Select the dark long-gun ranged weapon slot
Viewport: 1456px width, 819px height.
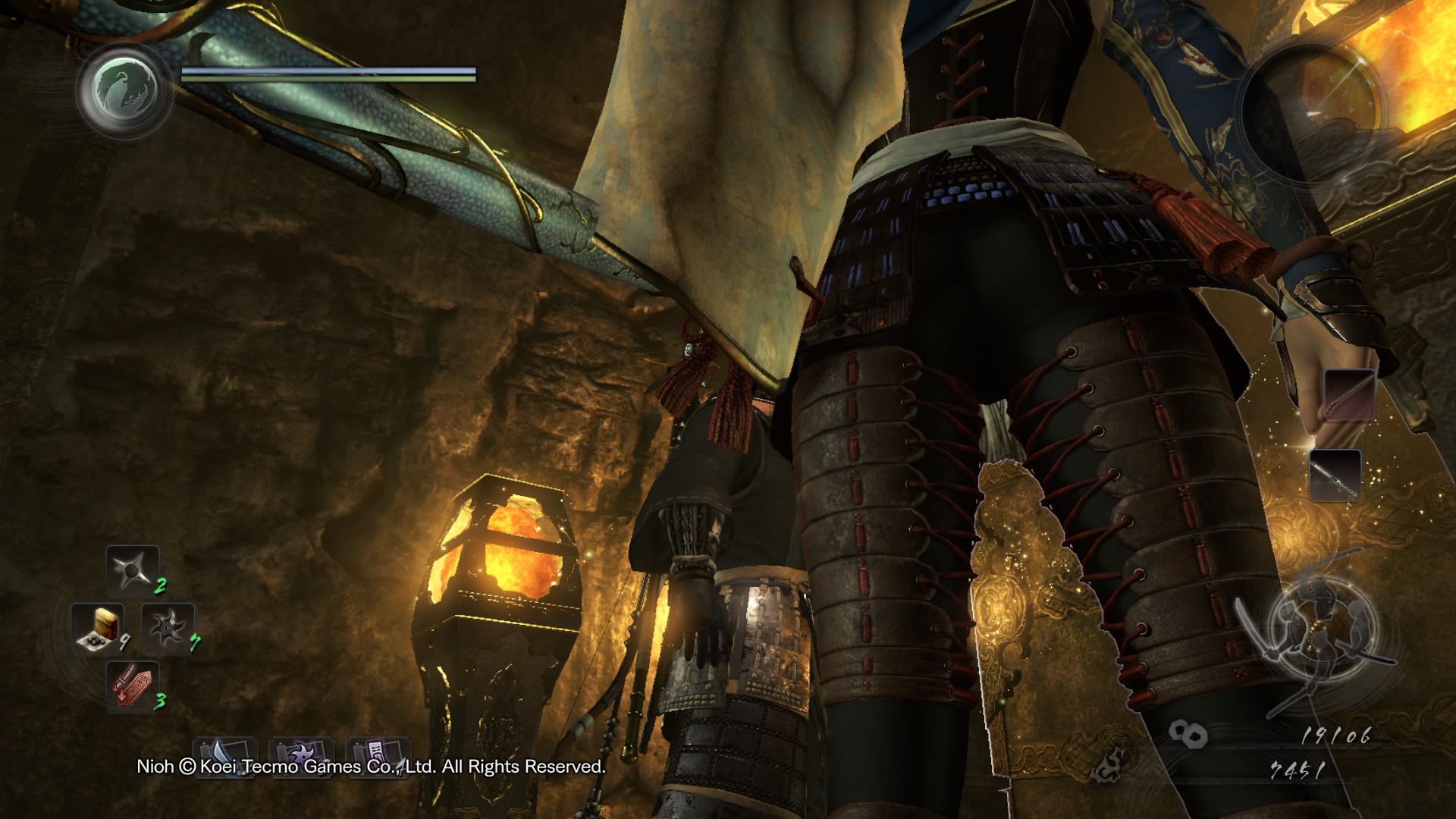point(1335,475)
